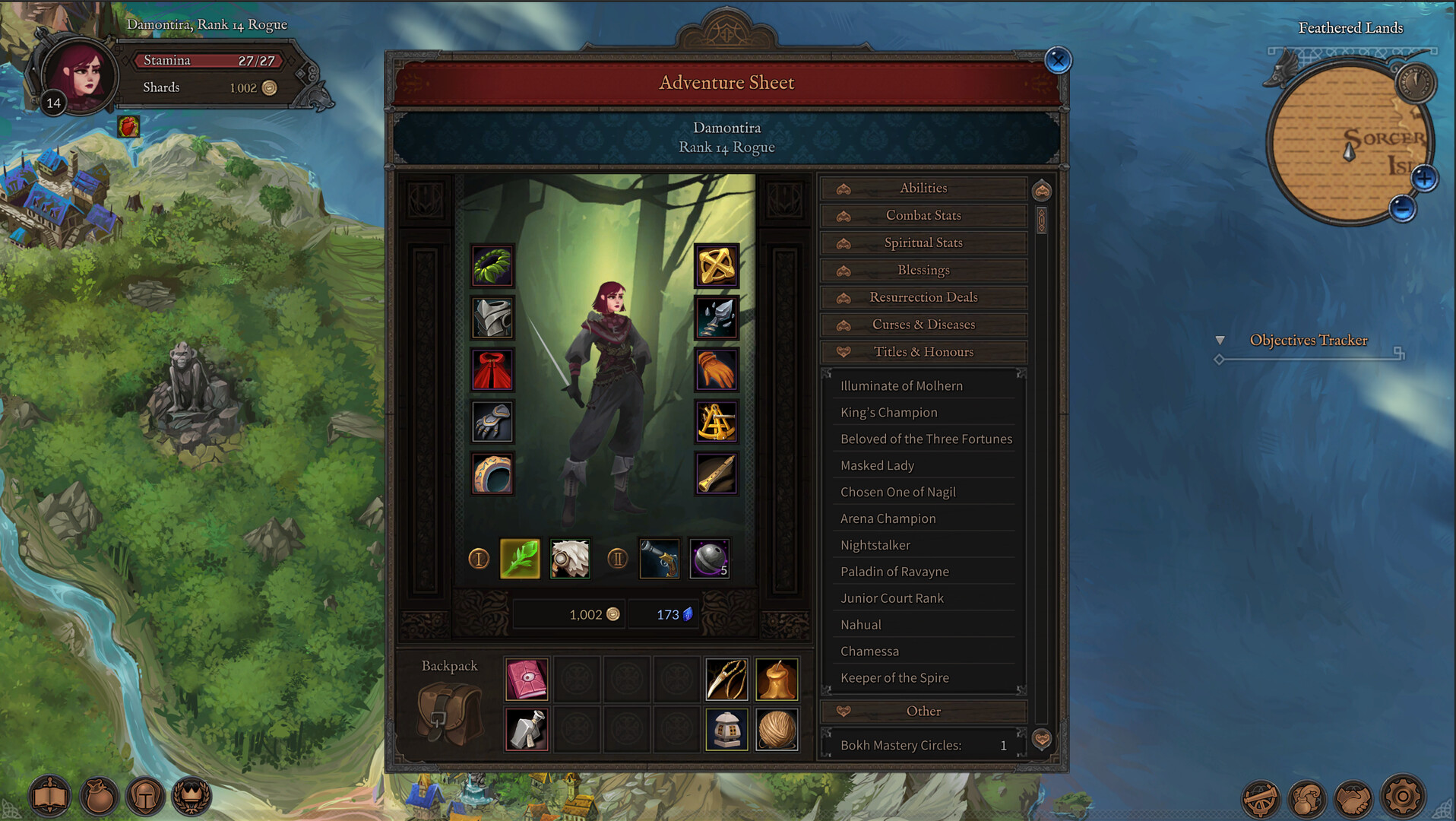
Task: Click the bomb stack showing 5
Action: pyautogui.click(x=709, y=559)
